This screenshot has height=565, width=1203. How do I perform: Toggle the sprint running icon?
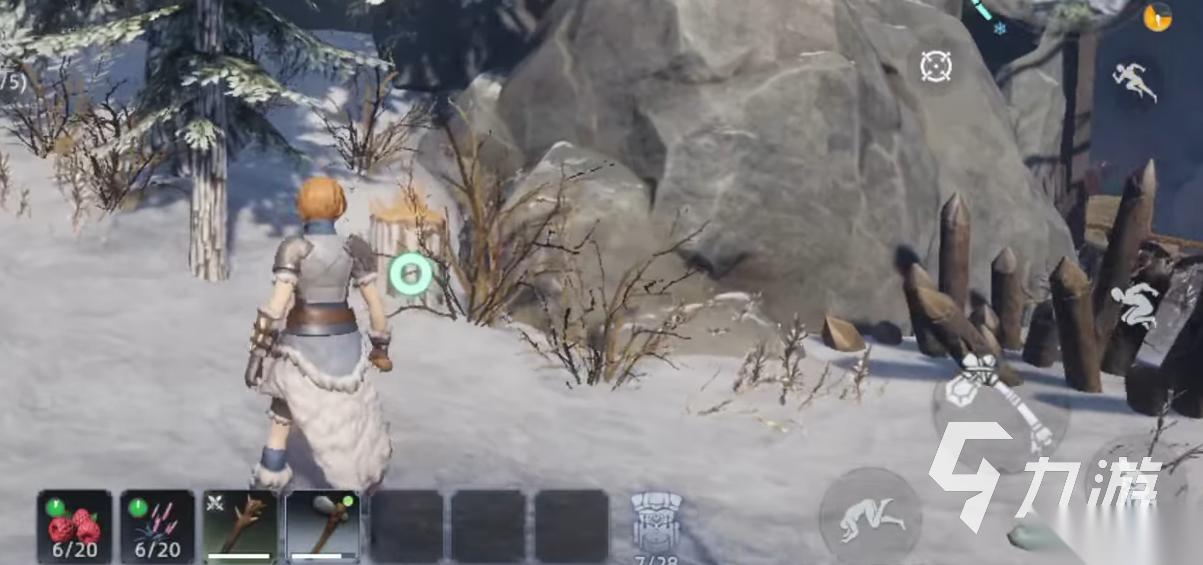click(x=1135, y=81)
